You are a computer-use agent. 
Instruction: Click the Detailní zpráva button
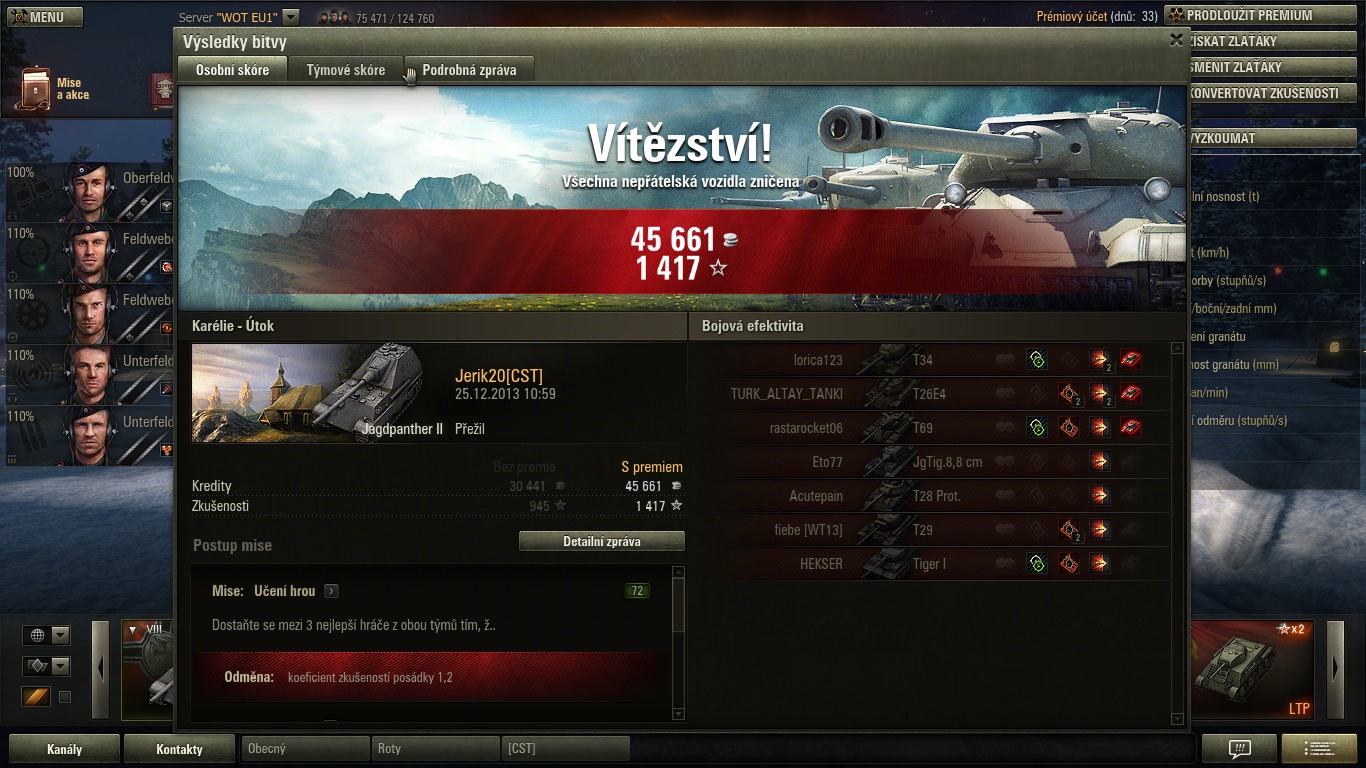click(601, 541)
